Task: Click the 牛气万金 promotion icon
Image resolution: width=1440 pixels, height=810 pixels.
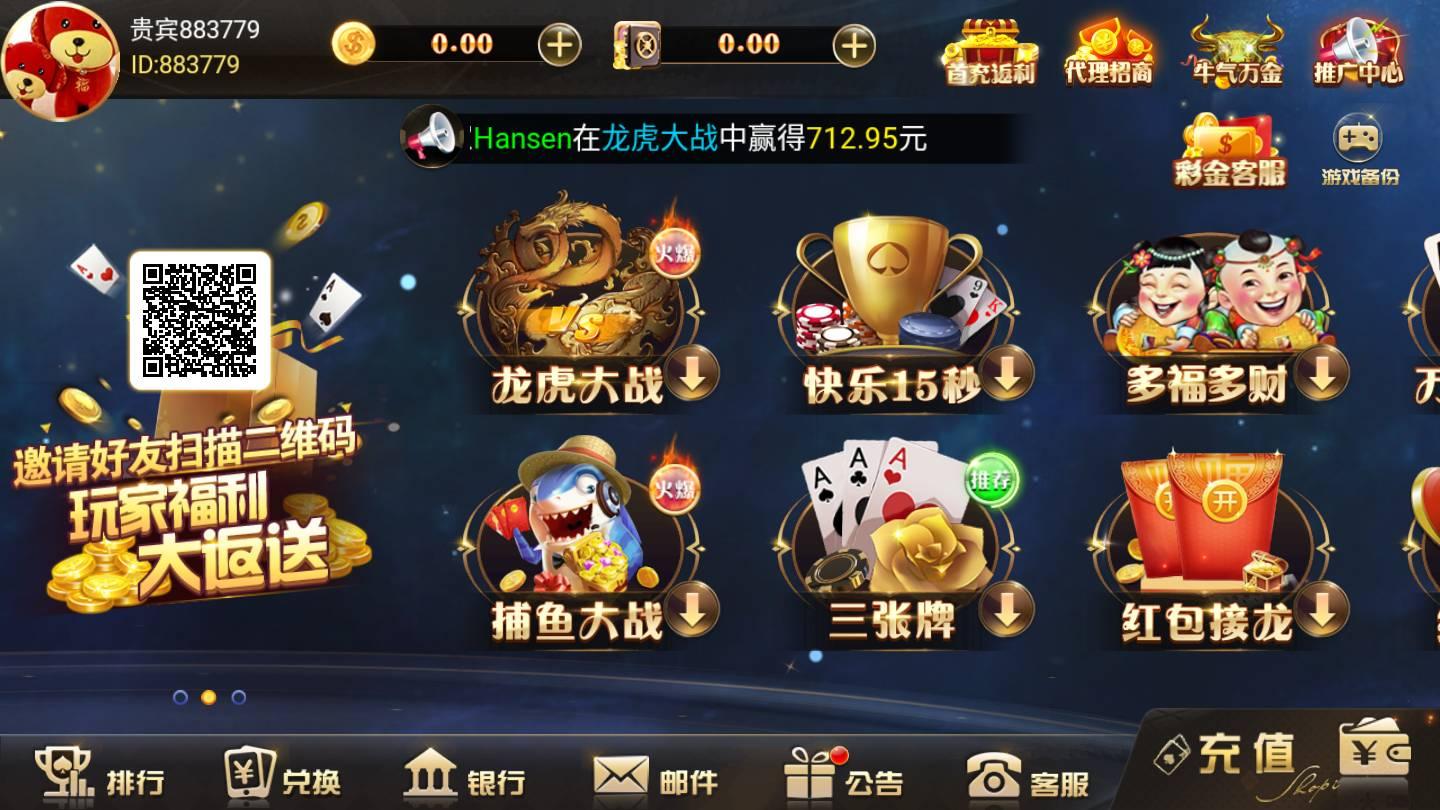Action: click(1232, 50)
